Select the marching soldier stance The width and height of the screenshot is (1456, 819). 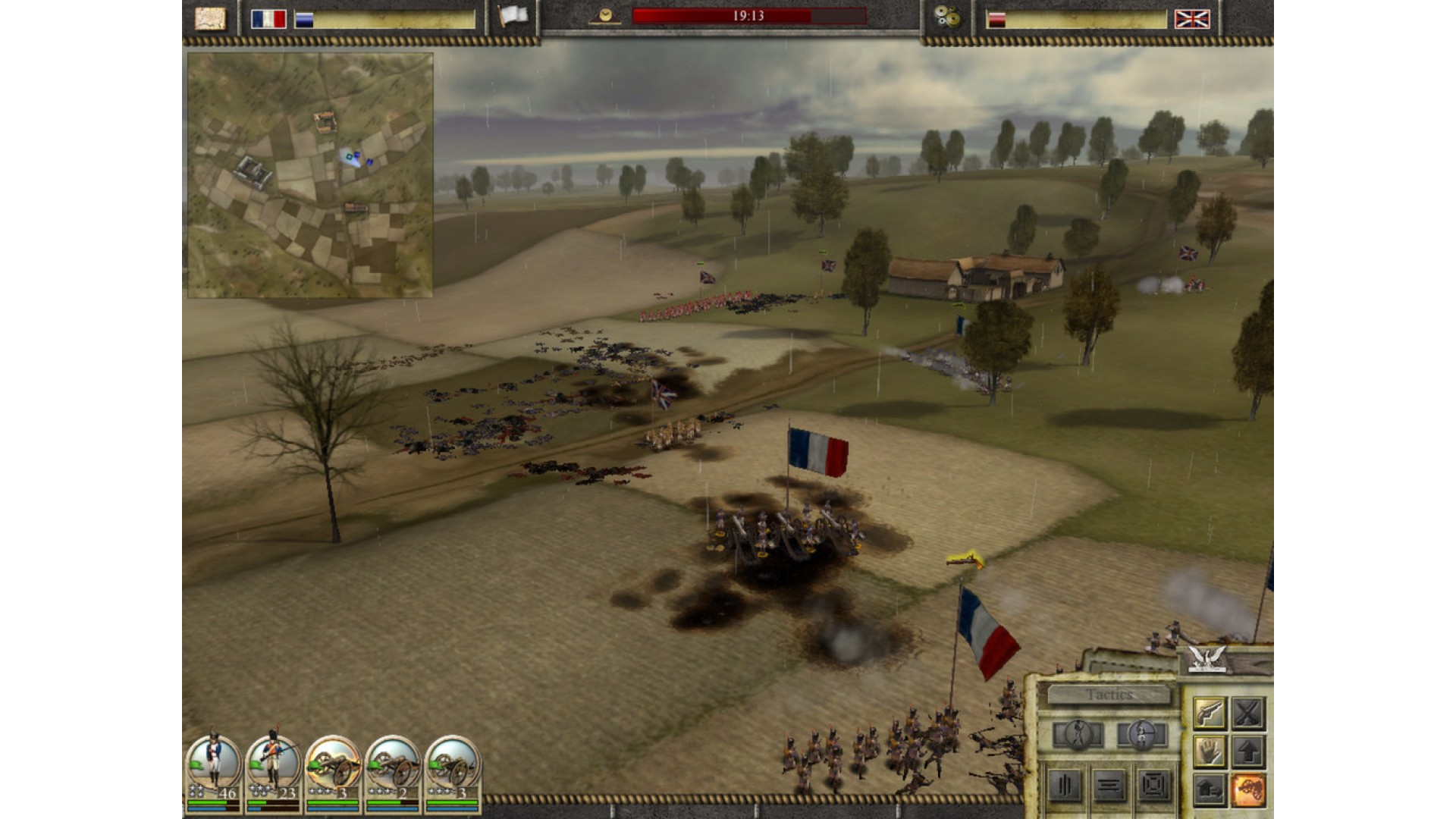(1078, 734)
